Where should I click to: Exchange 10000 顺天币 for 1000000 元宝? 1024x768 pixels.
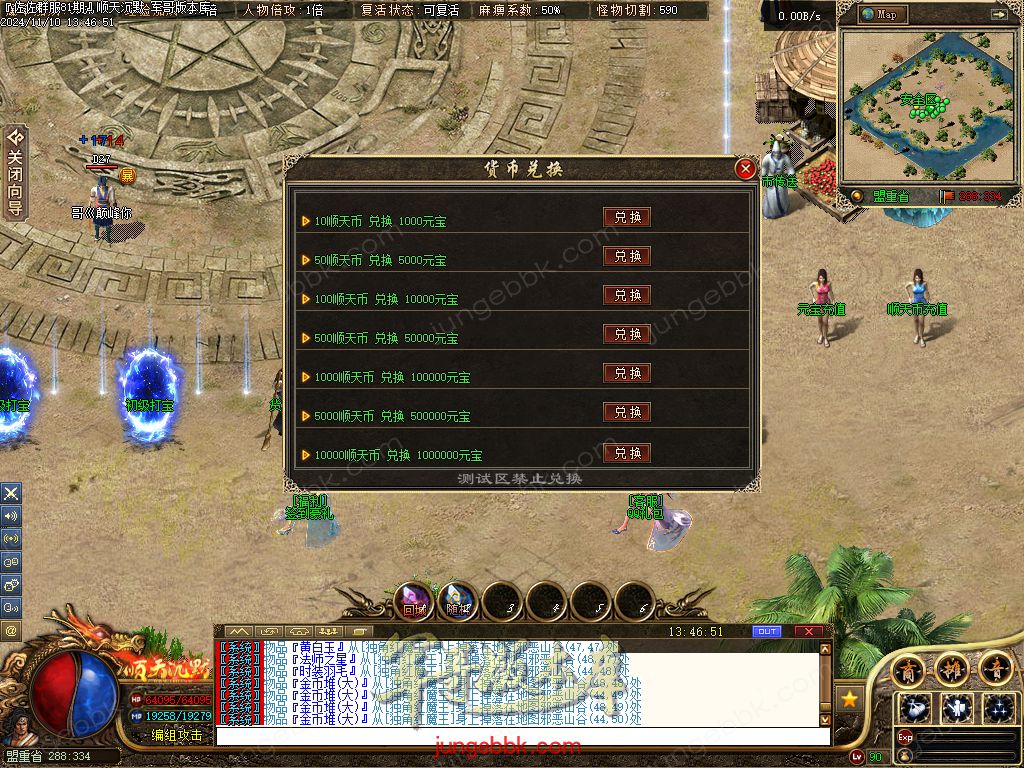[627, 453]
